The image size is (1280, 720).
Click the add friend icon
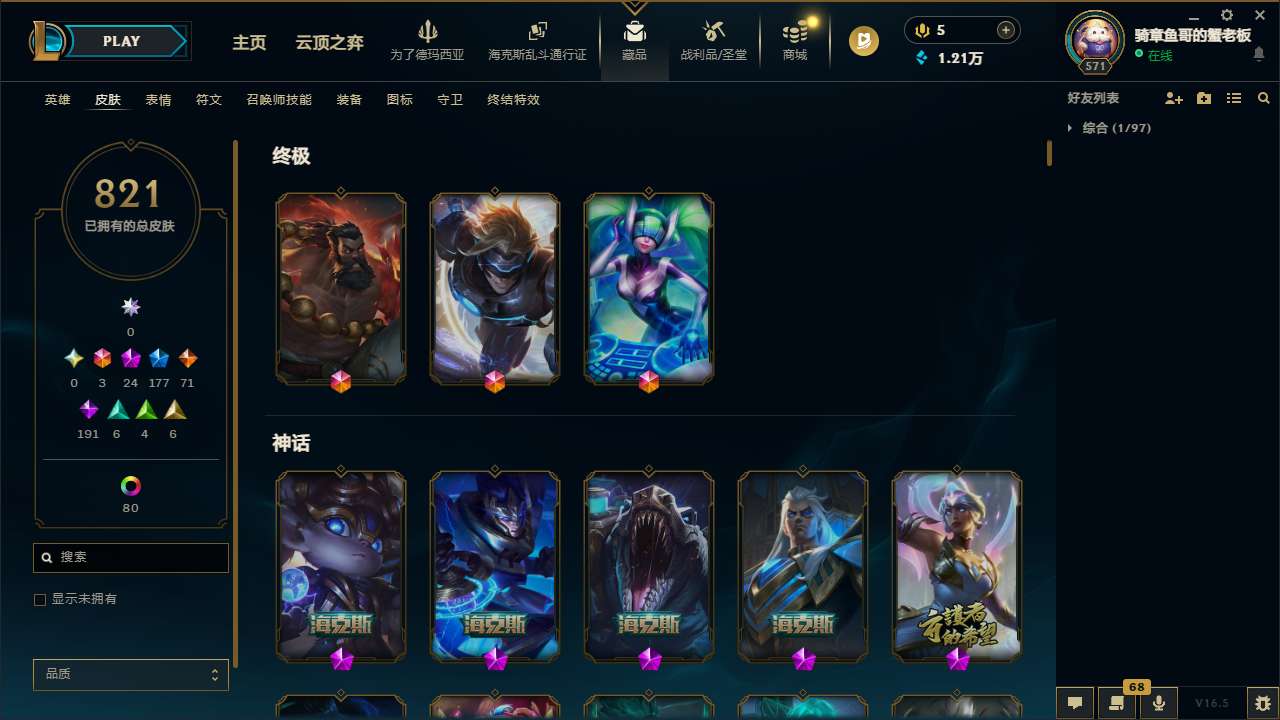[1174, 98]
